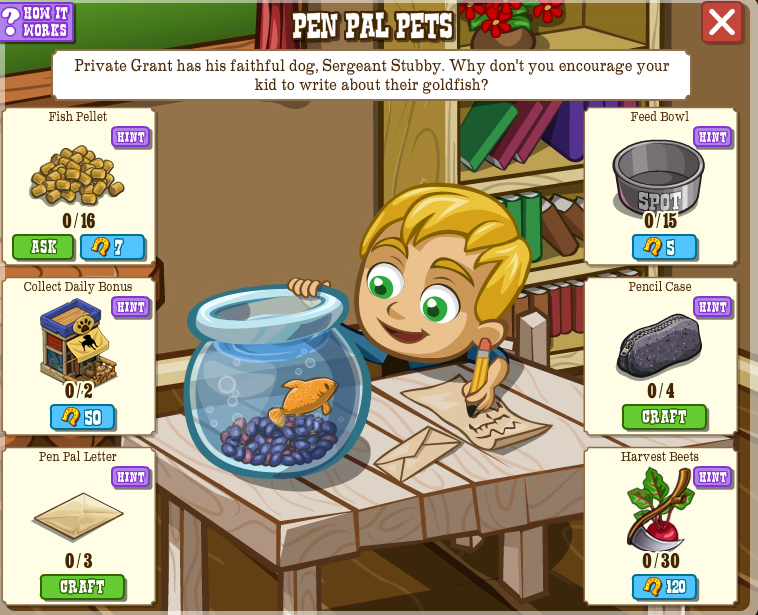Close the Pen Pal Pets window
Screen dimensions: 758x615
point(721,22)
